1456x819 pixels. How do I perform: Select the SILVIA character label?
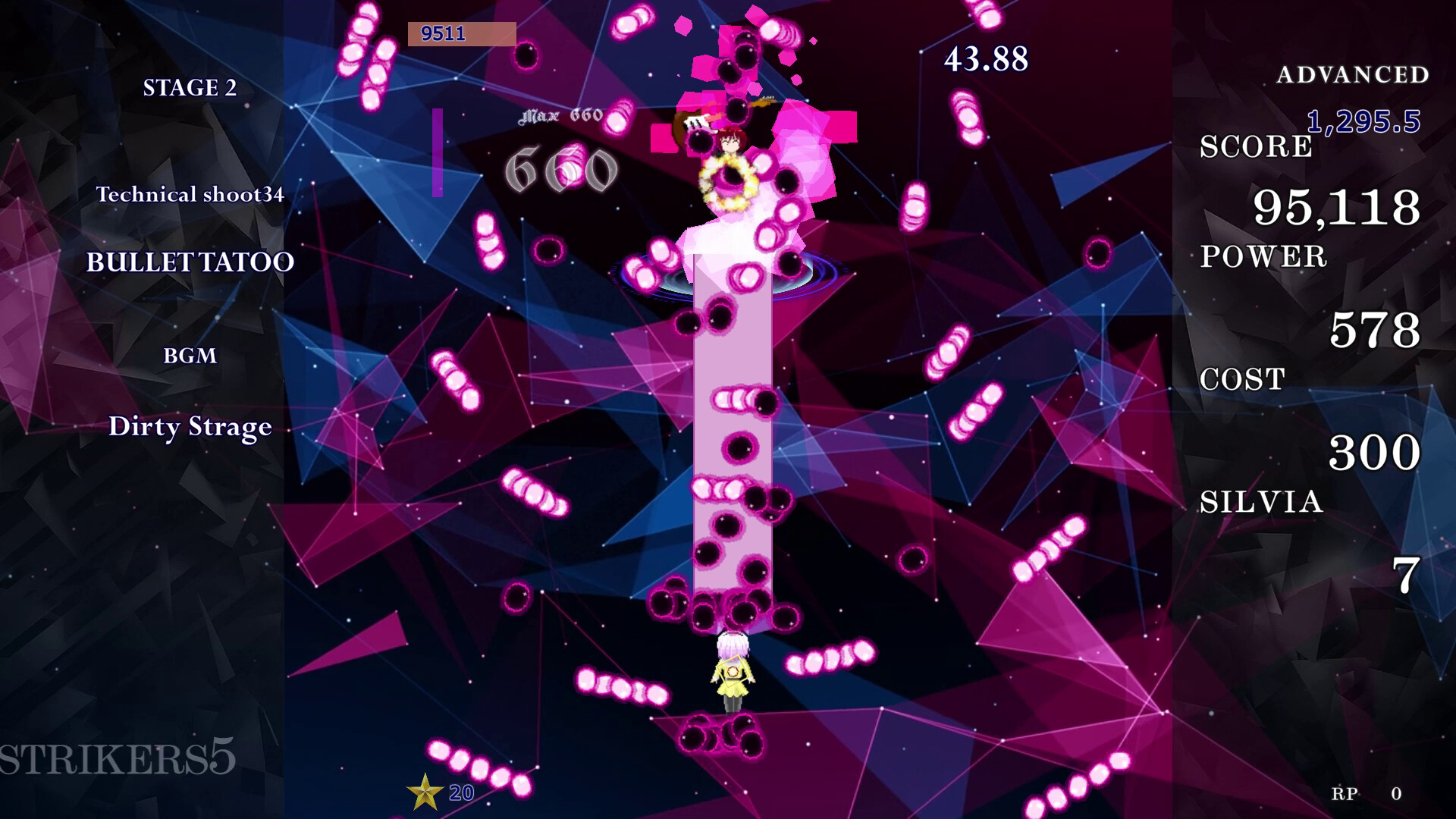click(x=1259, y=501)
